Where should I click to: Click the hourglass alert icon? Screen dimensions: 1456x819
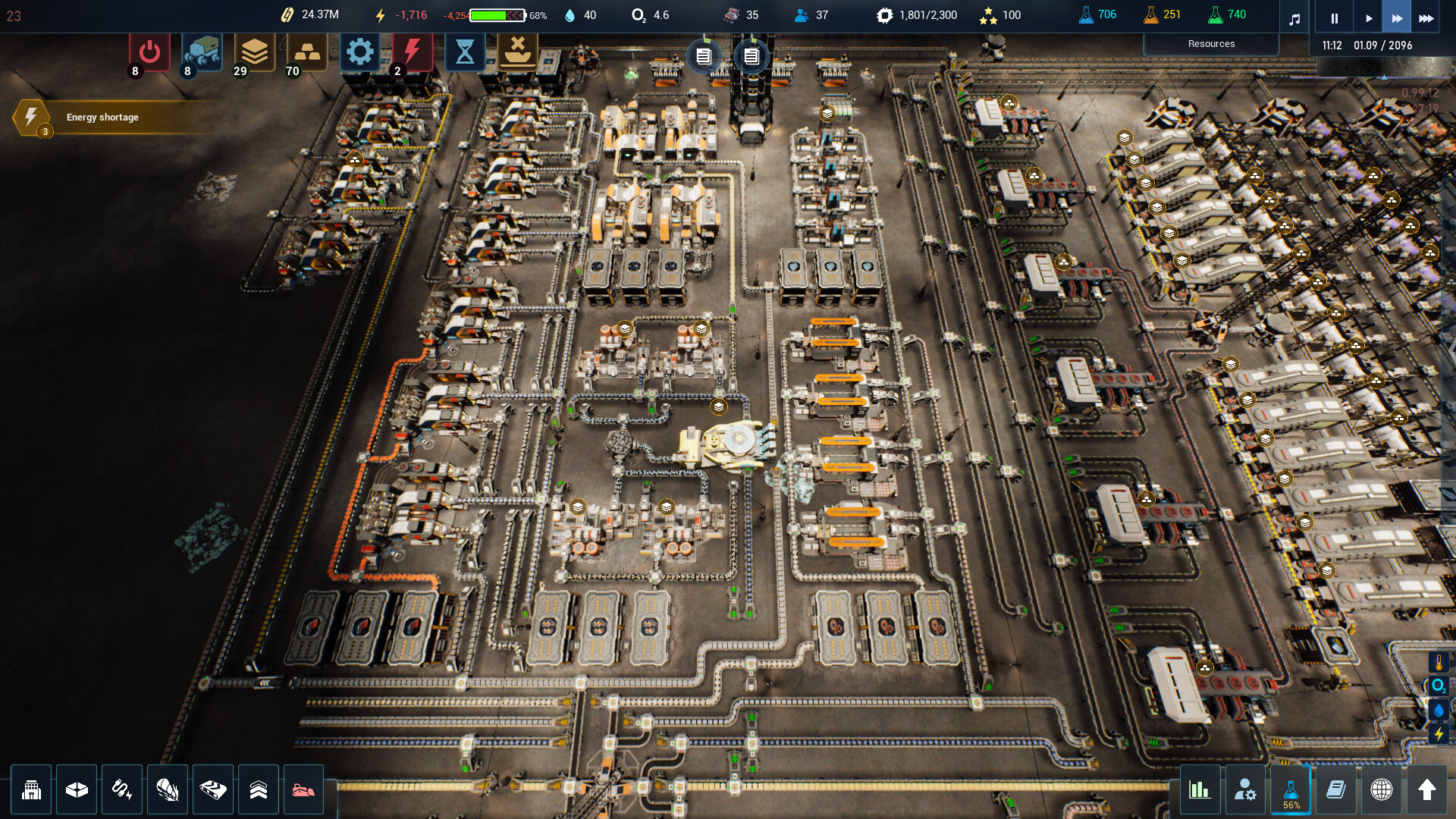465,52
